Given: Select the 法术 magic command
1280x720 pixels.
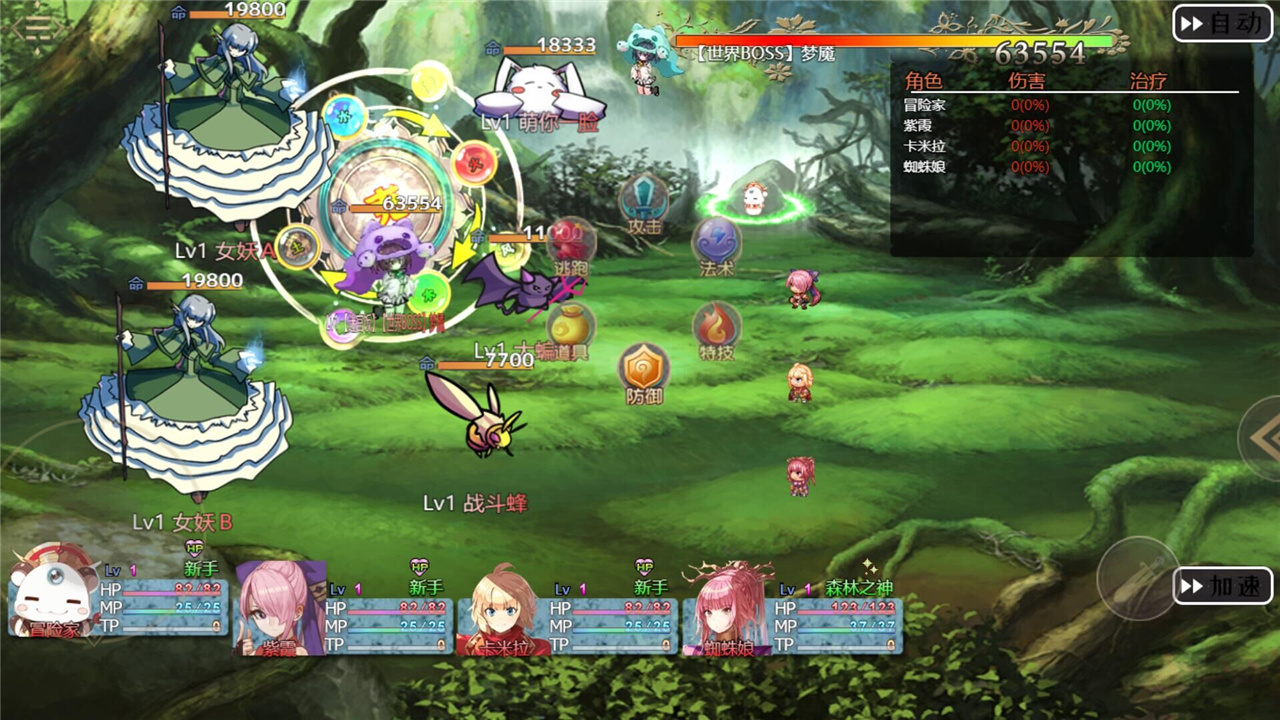Looking at the screenshot, I should (716, 246).
